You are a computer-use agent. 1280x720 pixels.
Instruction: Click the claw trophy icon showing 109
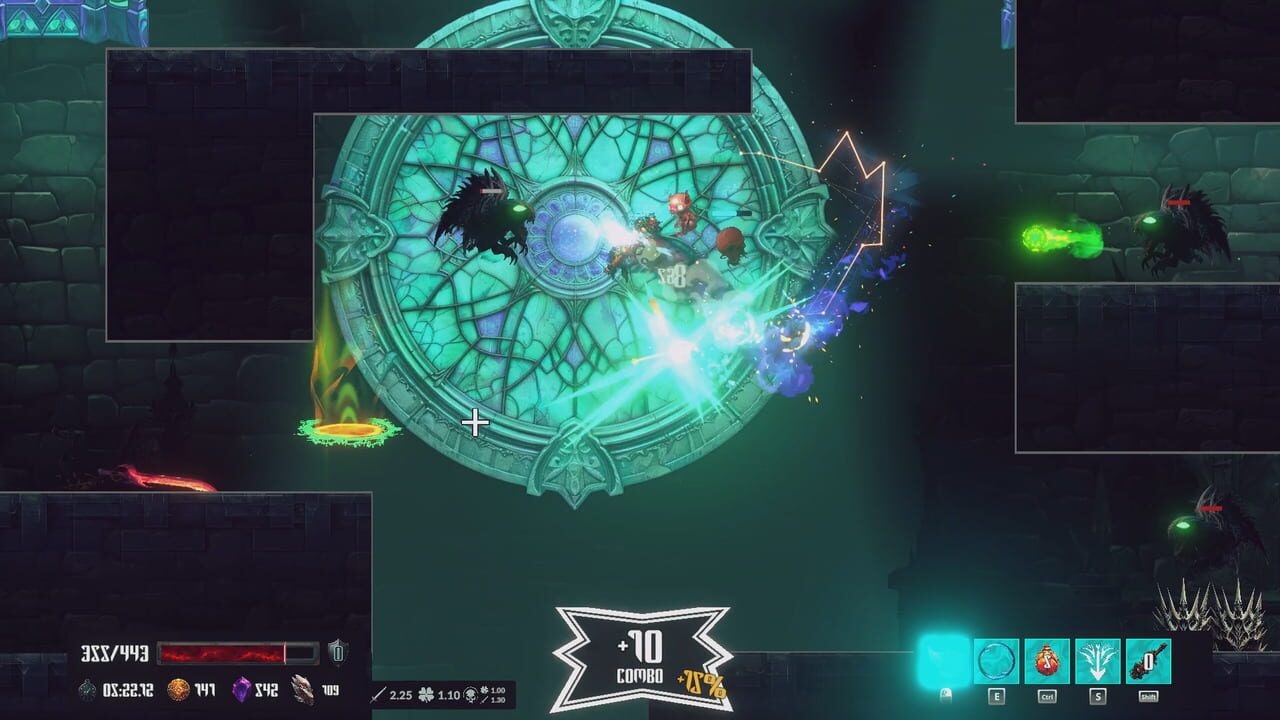(301, 690)
